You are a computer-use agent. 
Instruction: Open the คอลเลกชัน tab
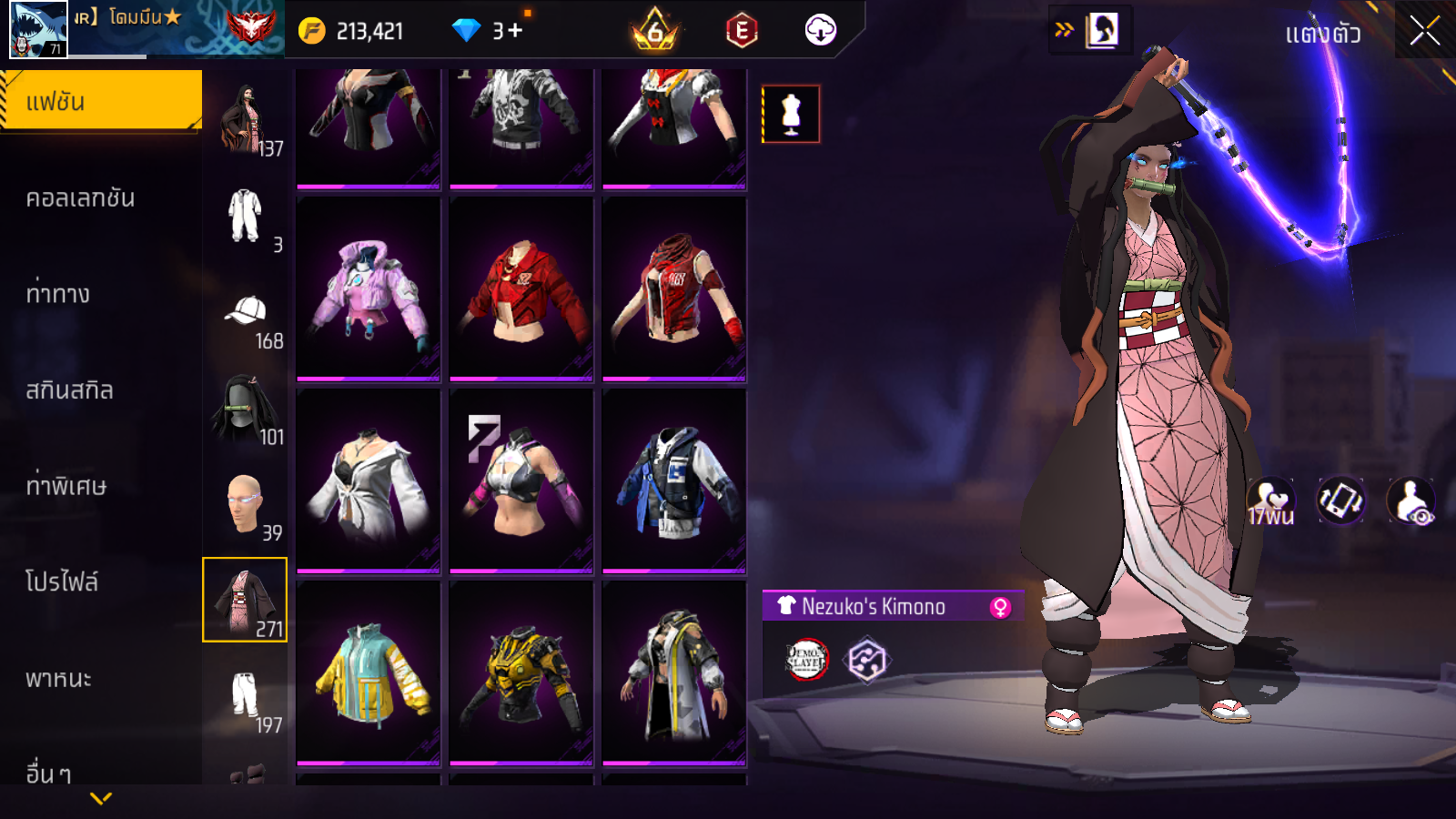tap(80, 198)
